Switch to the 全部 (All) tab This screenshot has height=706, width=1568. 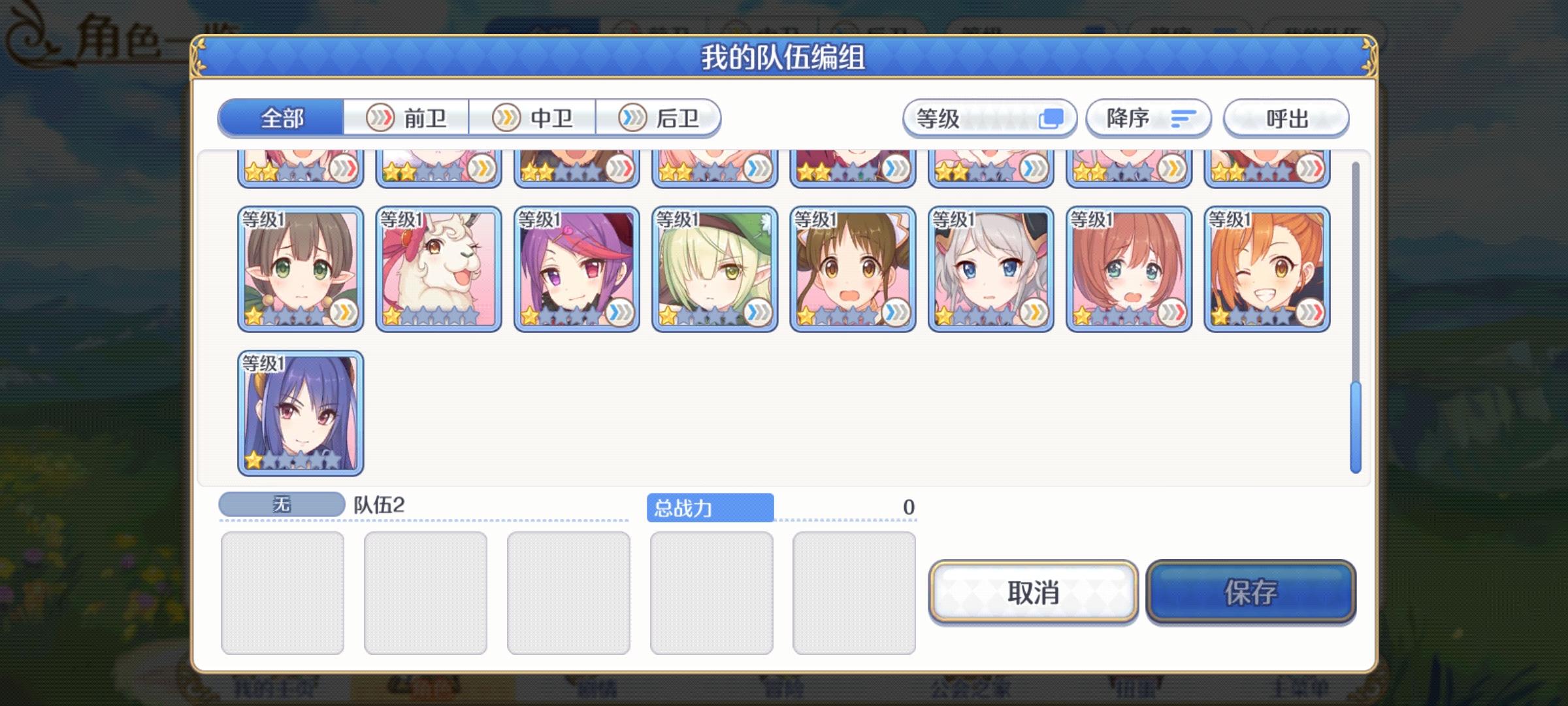tap(282, 118)
